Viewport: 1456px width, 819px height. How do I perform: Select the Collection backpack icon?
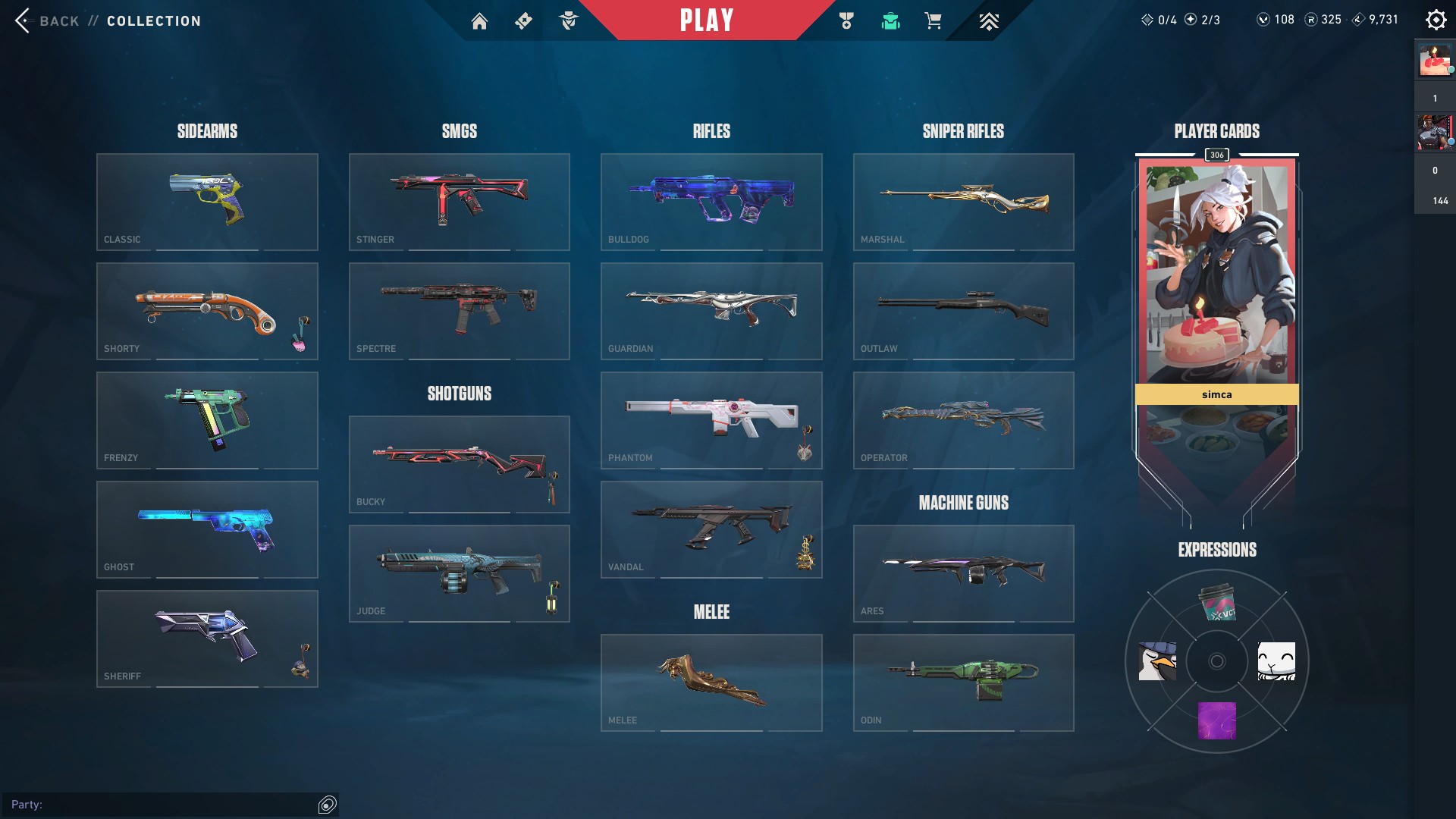pyautogui.click(x=890, y=21)
